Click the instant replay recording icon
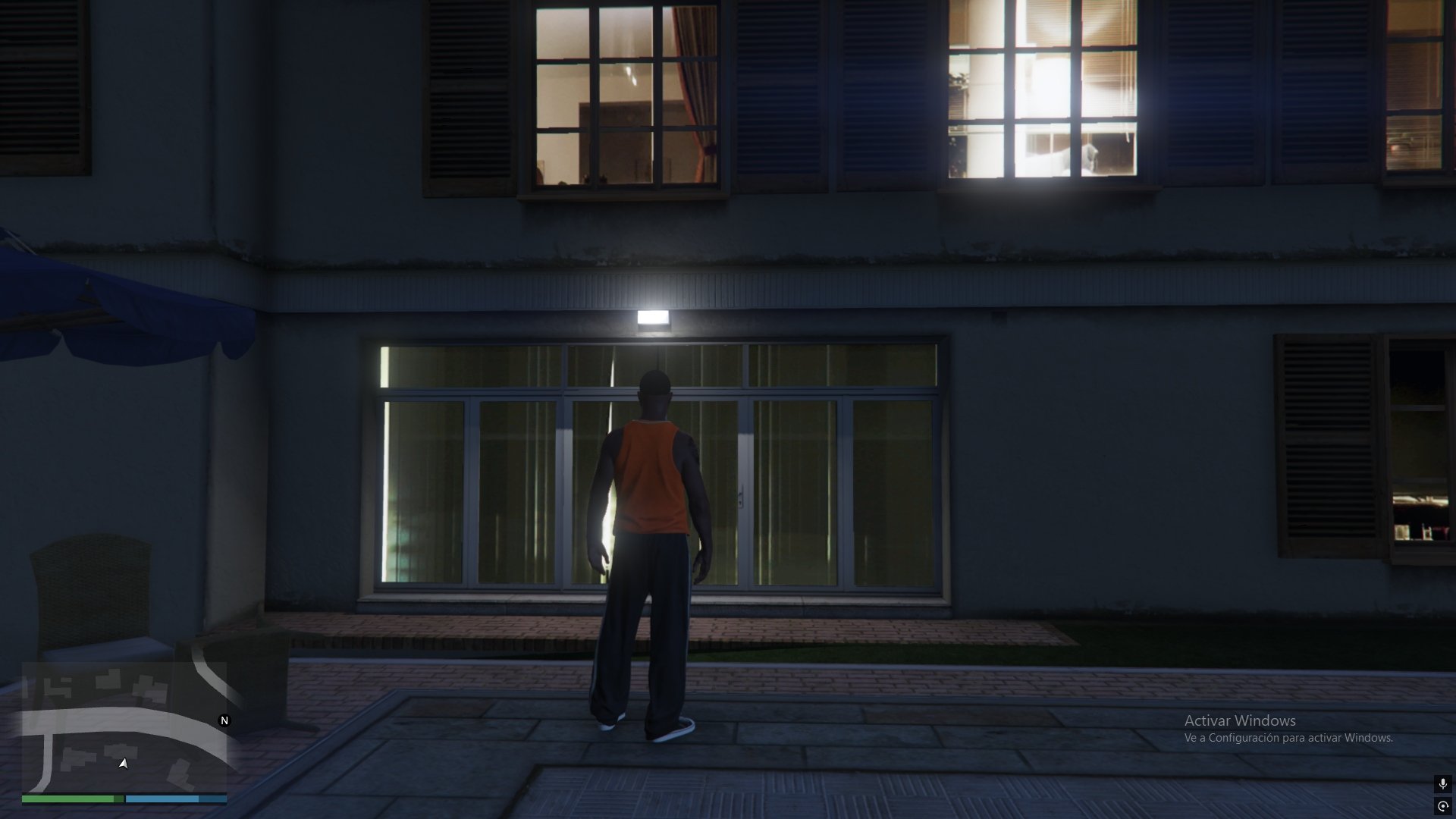Image resolution: width=1456 pixels, height=819 pixels. (x=1442, y=806)
